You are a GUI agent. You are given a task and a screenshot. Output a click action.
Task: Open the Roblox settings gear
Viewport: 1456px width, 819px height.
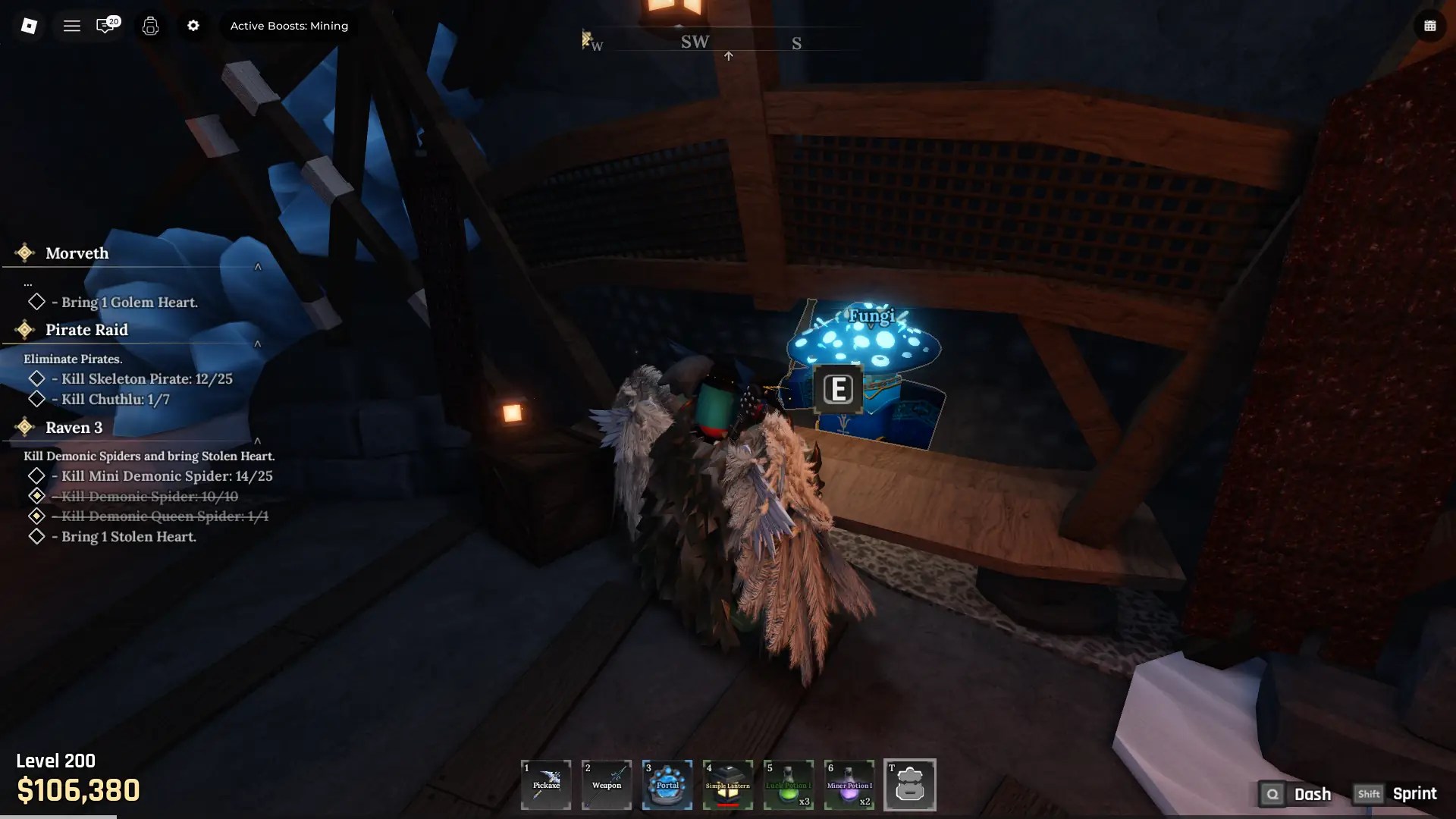point(193,25)
